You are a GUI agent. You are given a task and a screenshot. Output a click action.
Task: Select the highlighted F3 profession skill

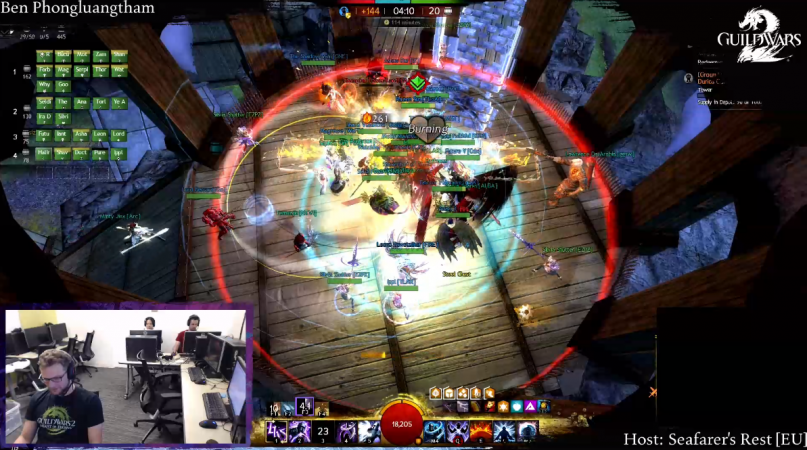[304, 406]
